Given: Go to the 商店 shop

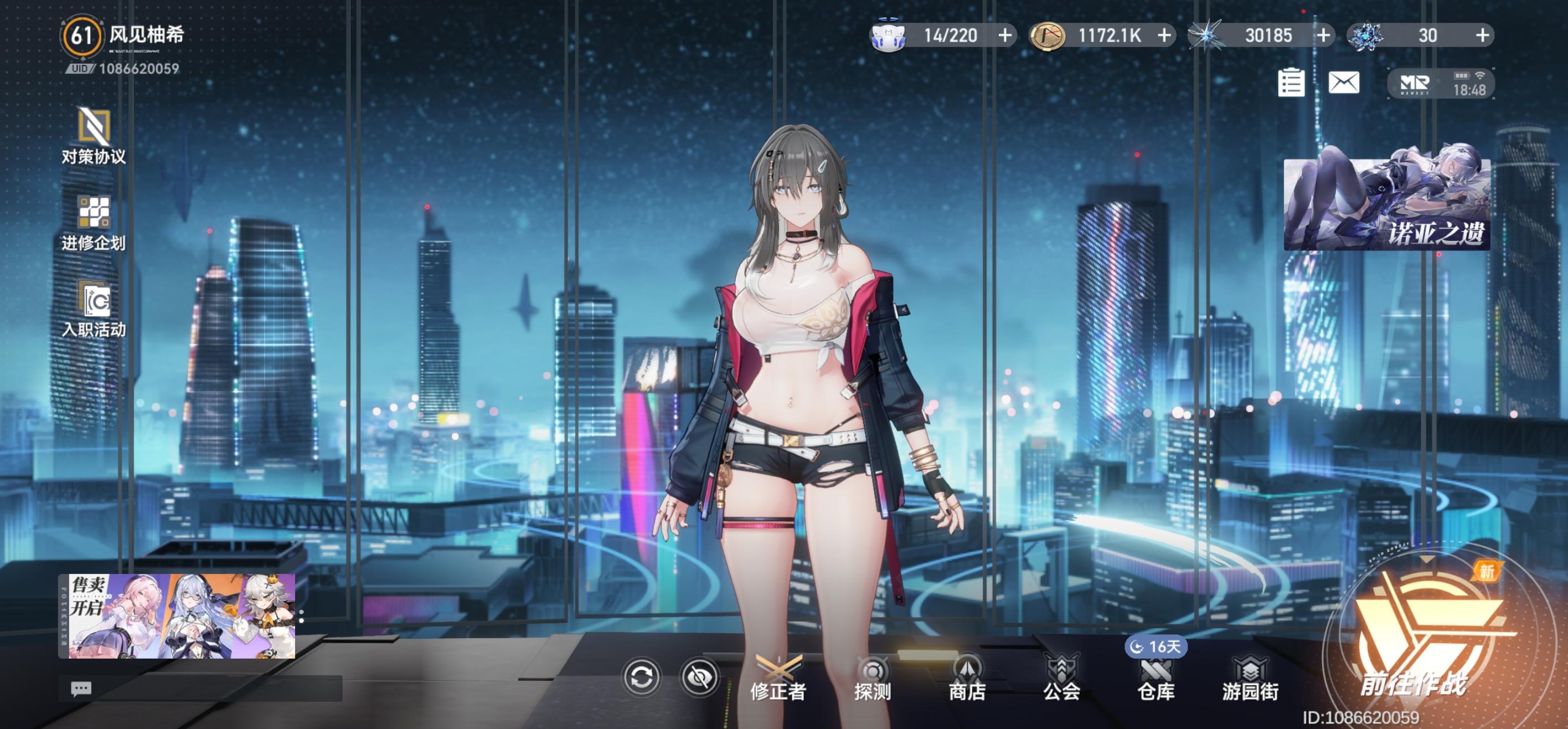Looking at the screenshot, I should click(x=967, y=679).
